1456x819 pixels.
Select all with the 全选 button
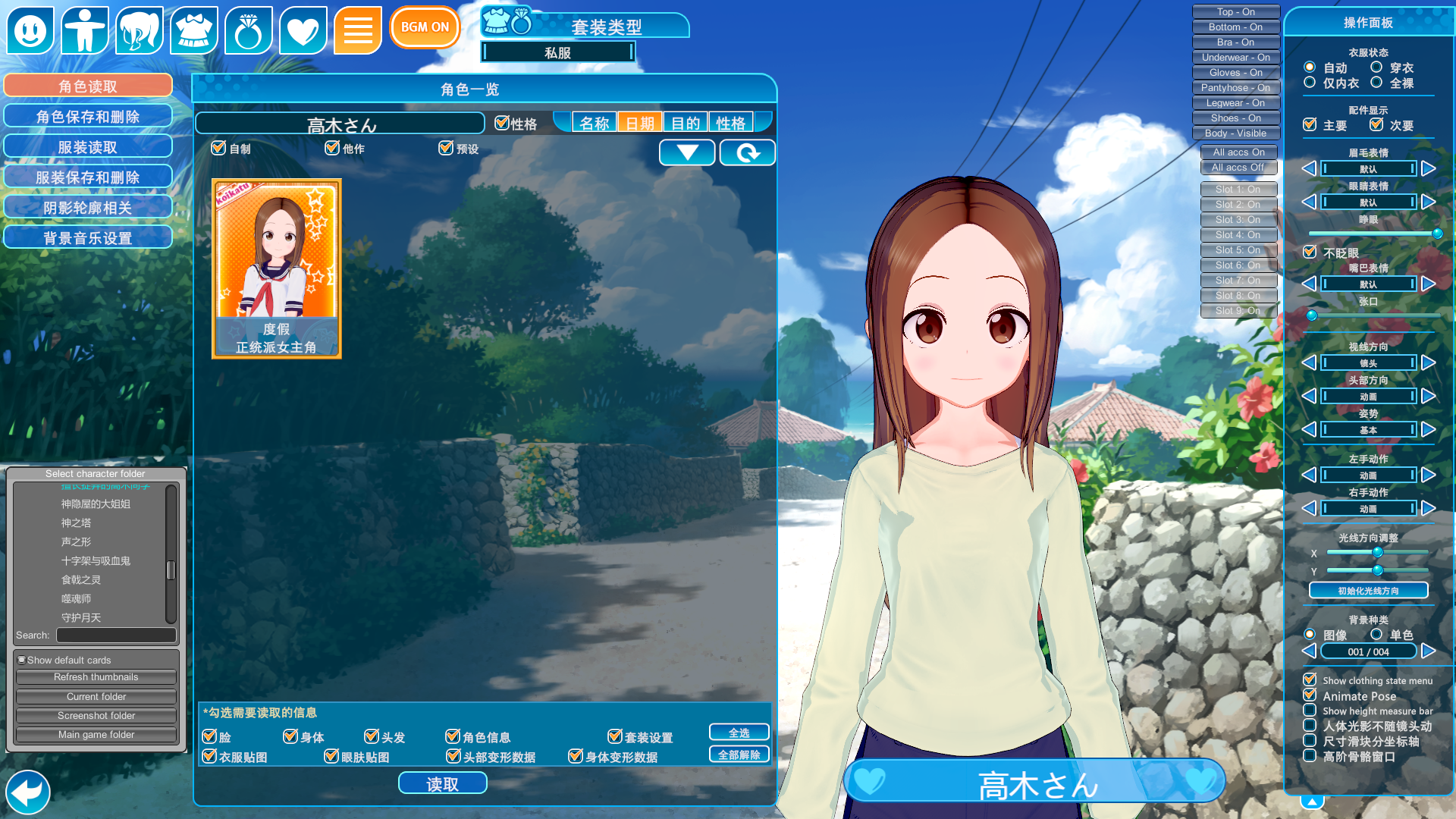point(739,733)
